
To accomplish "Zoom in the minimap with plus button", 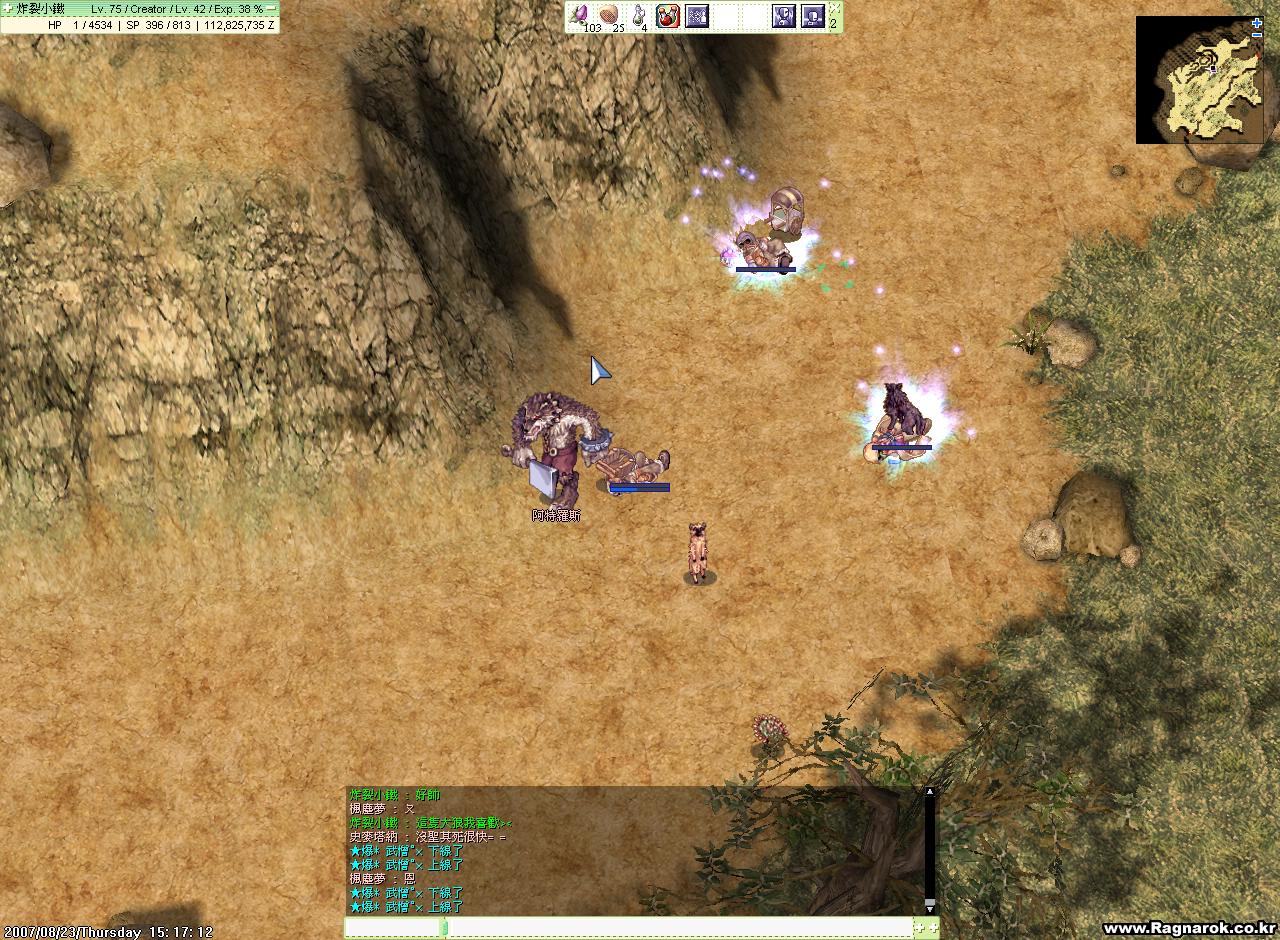I will pyautogui.click(x=1257, y=23).
